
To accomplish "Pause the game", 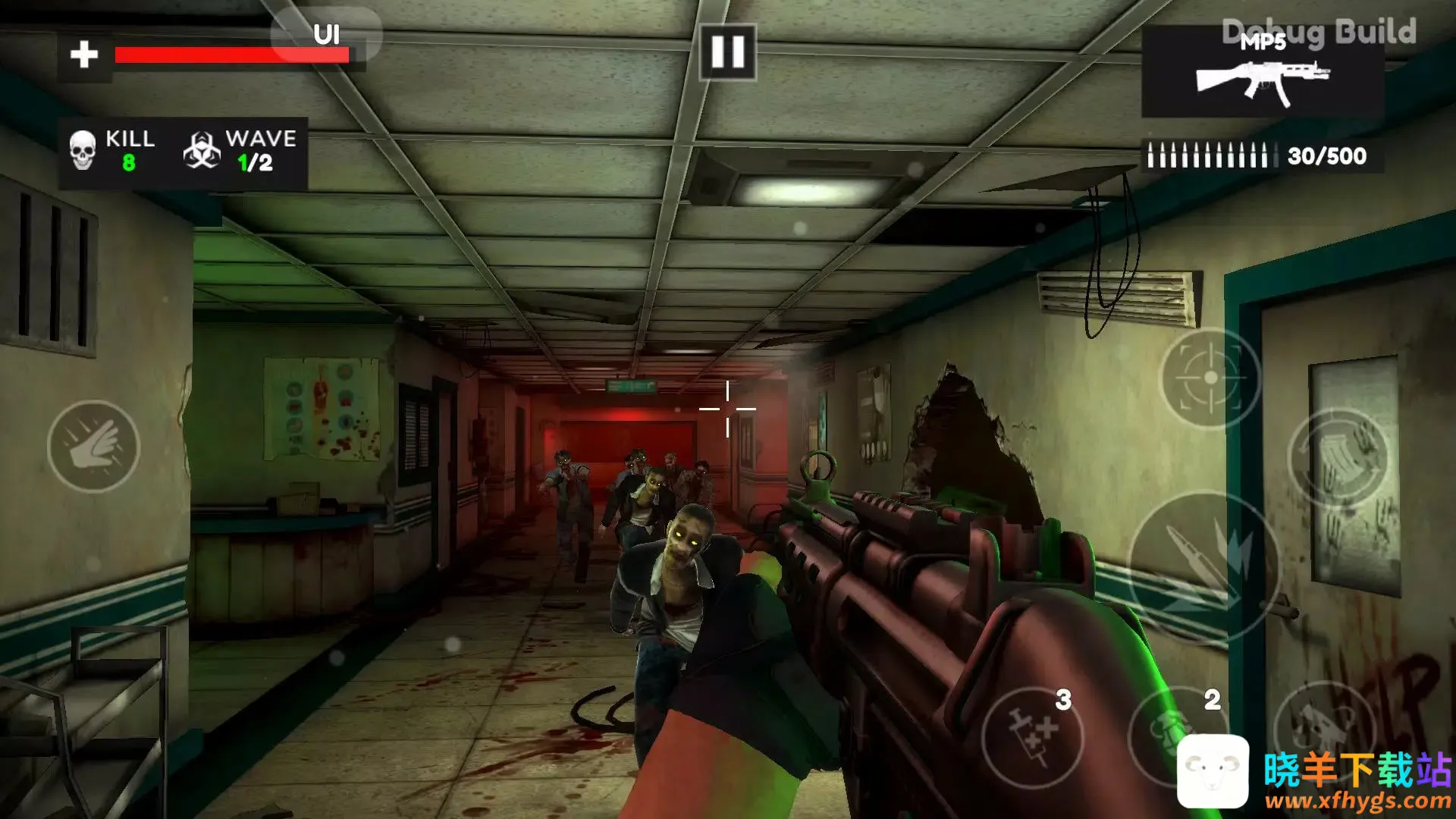I will click(727, 52).
